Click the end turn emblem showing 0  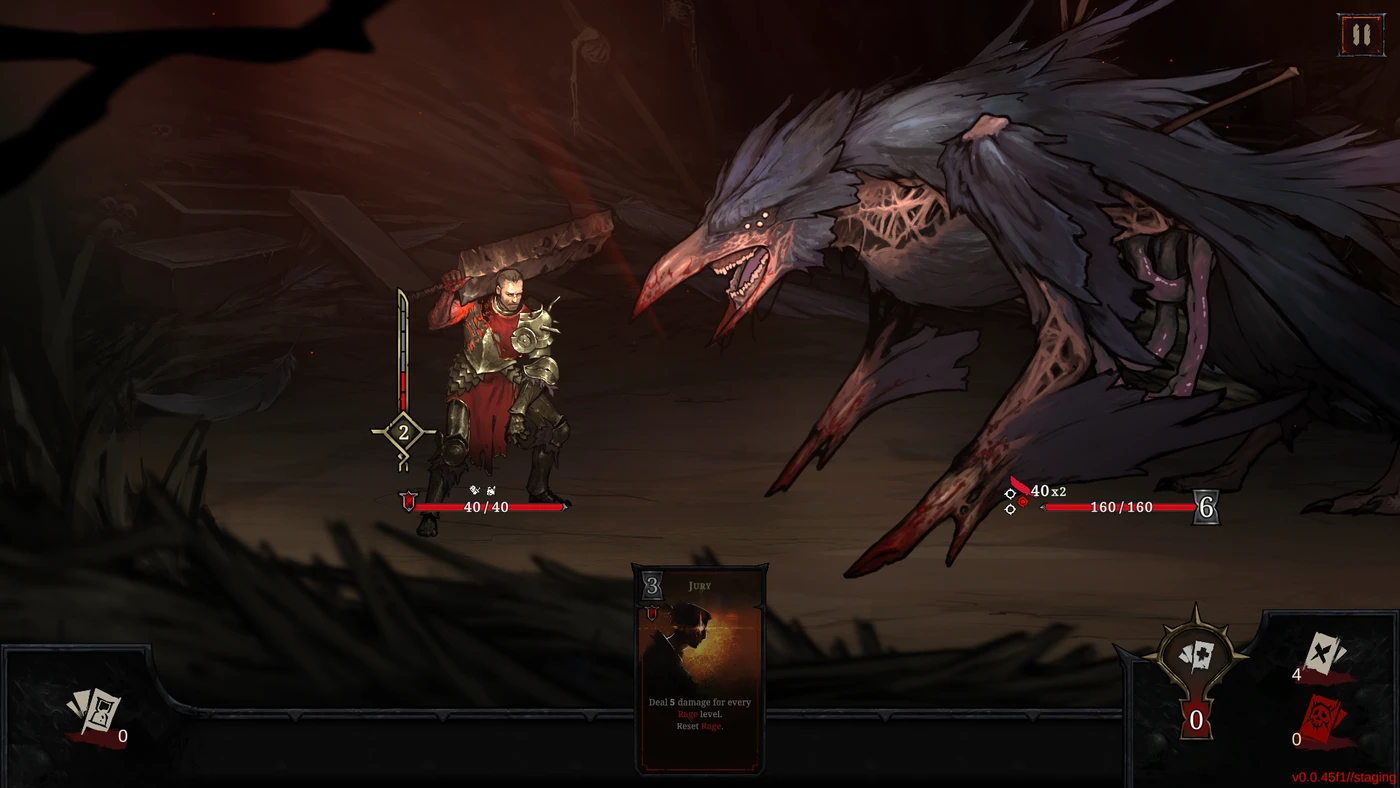click(1195, 680)
